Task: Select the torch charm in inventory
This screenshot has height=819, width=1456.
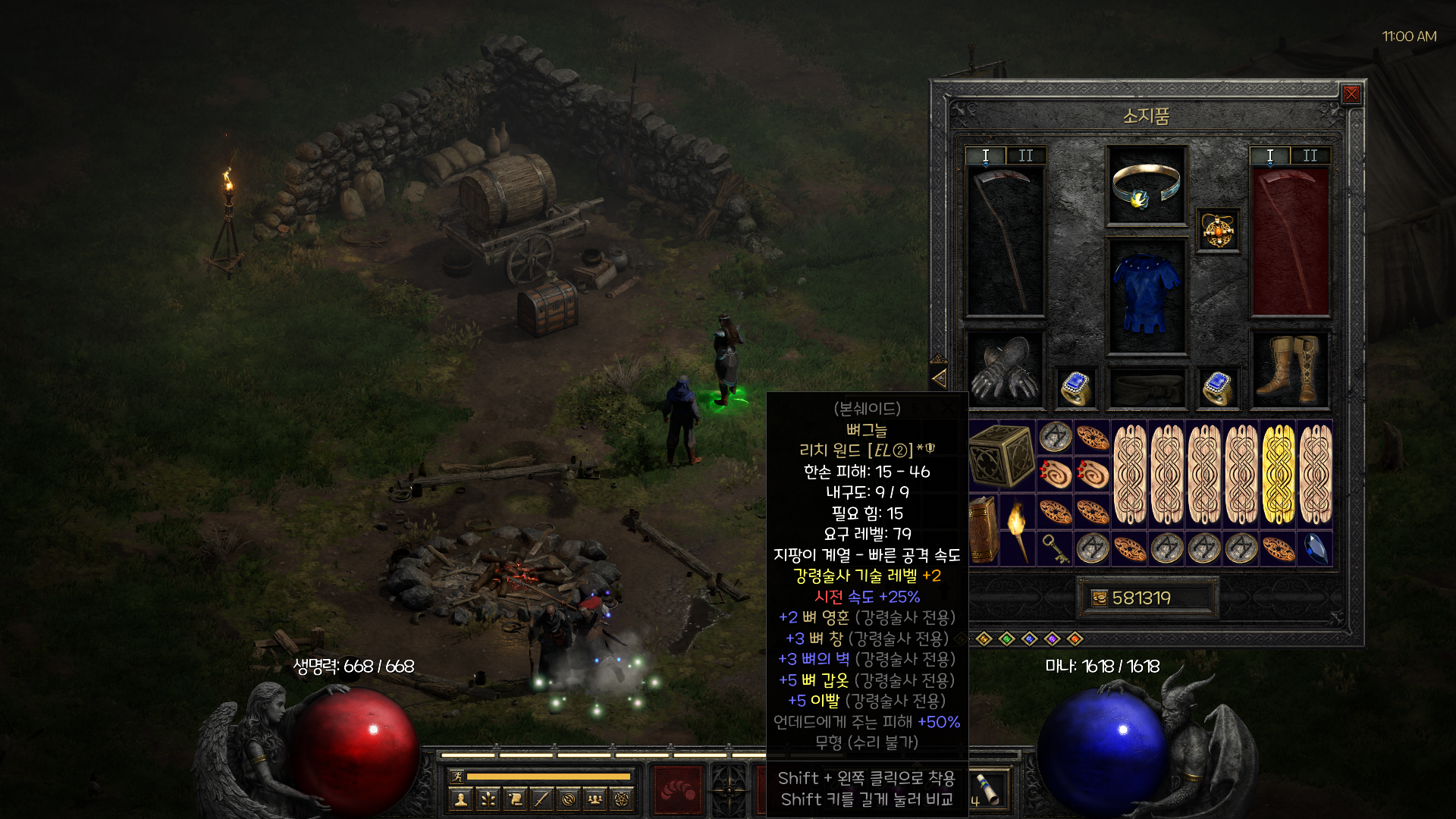Action: coord(1017,529)
